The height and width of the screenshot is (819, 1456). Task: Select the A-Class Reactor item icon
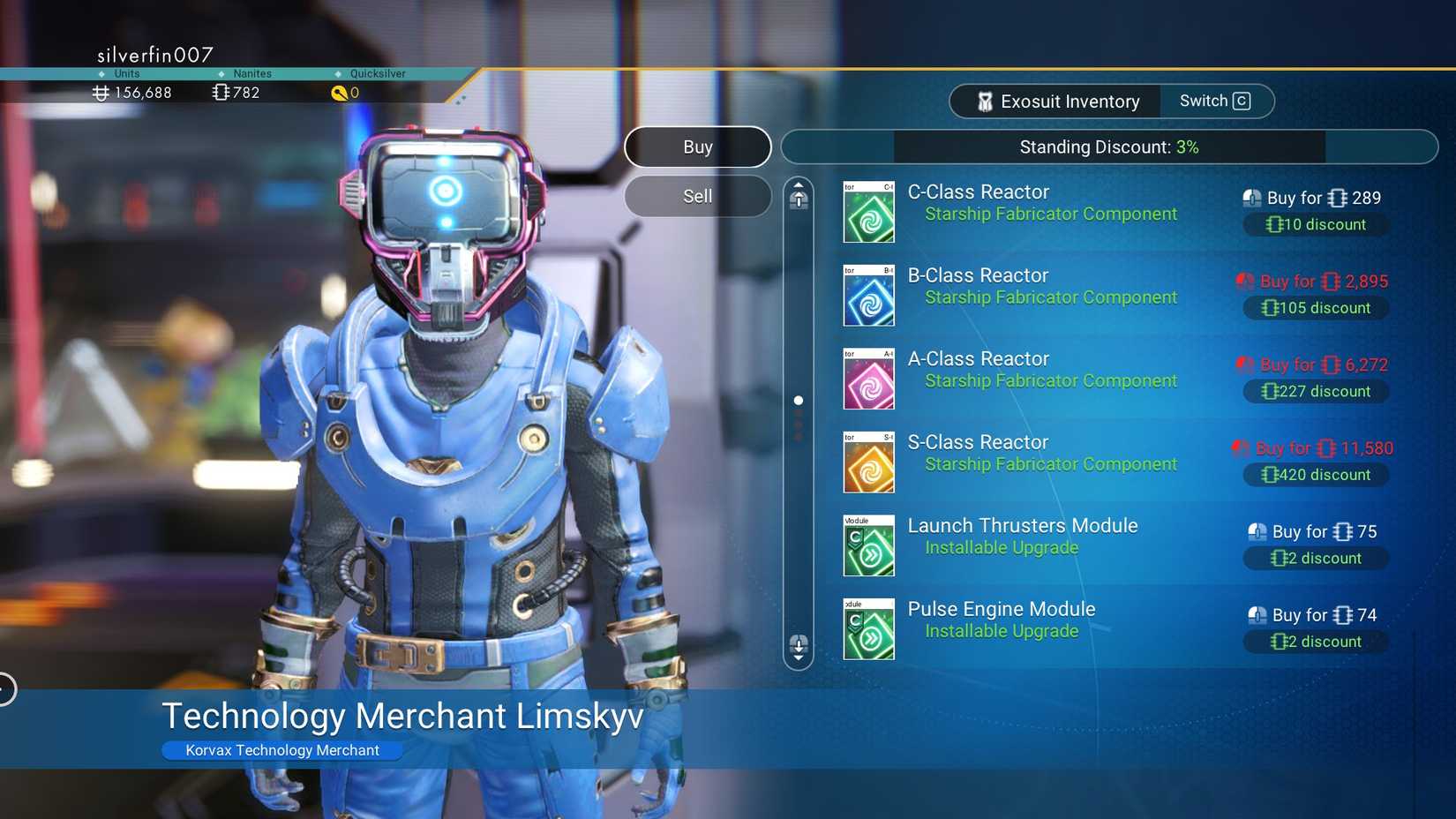pyautogui.click(x=868, y=379)
